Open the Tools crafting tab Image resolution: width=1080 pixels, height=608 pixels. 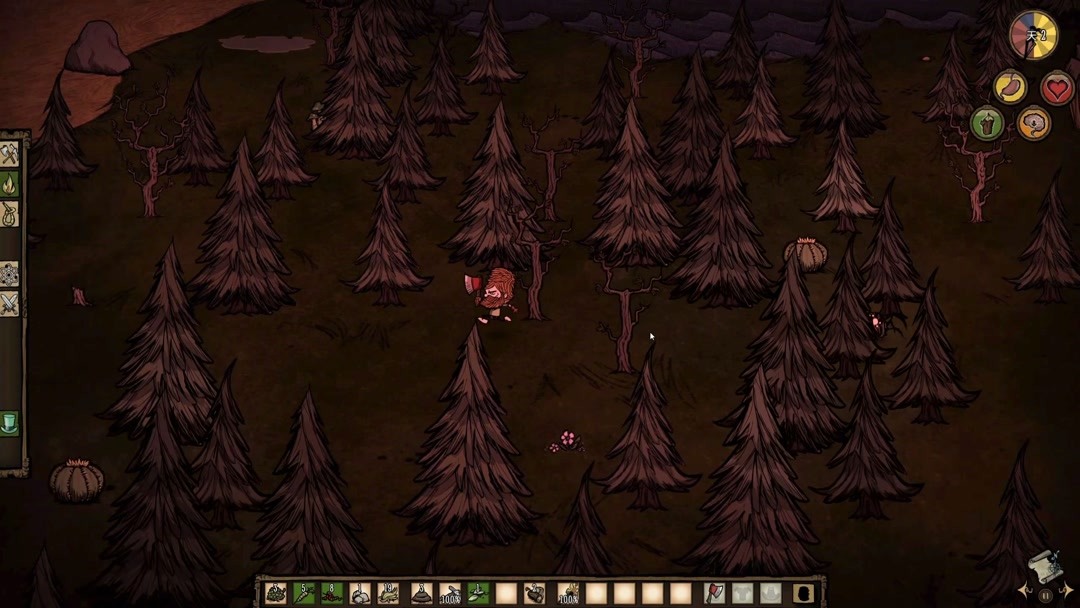[x=10, y=155]
